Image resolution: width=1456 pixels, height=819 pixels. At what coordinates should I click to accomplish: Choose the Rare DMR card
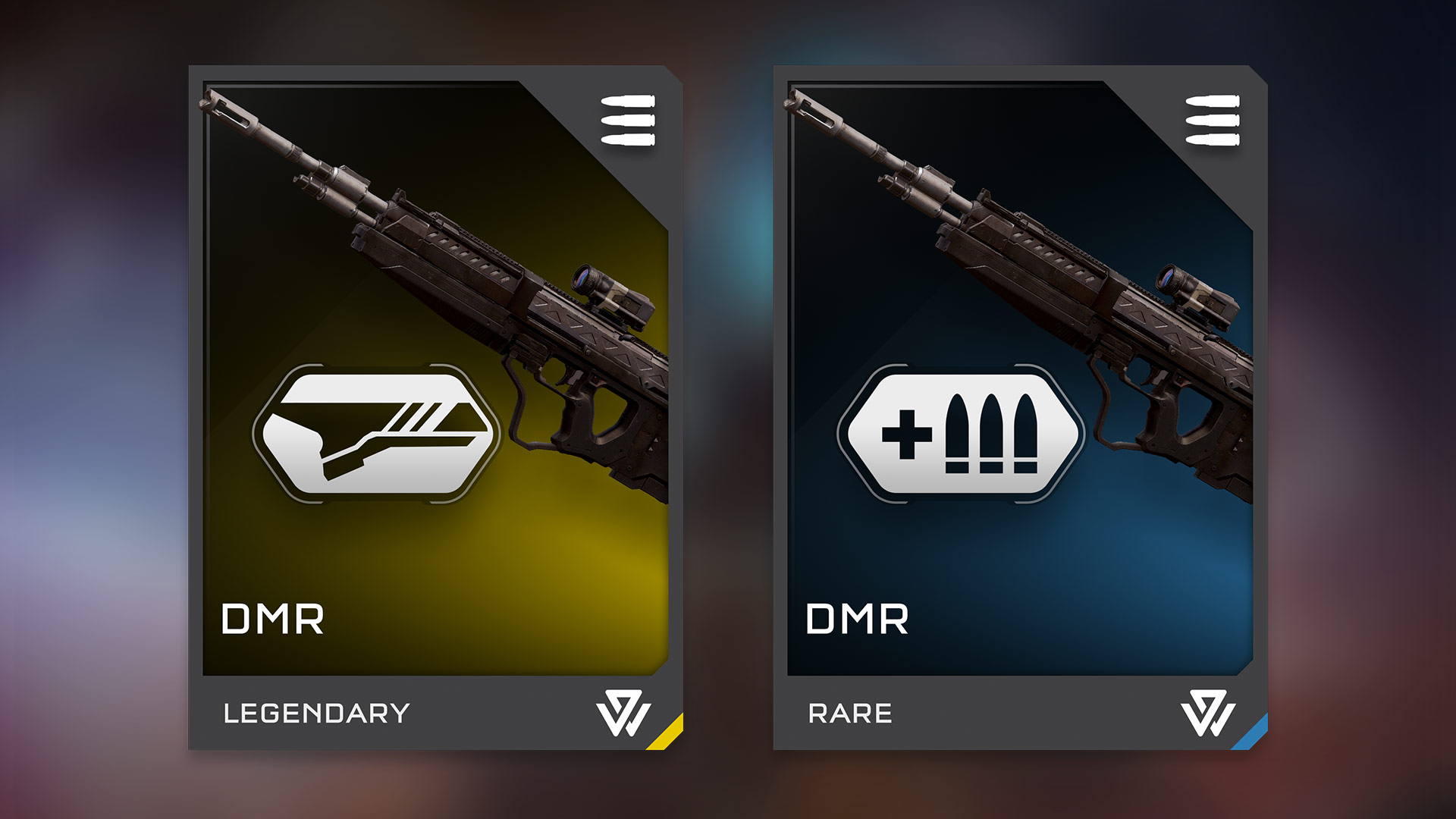tap(1020, 408)
